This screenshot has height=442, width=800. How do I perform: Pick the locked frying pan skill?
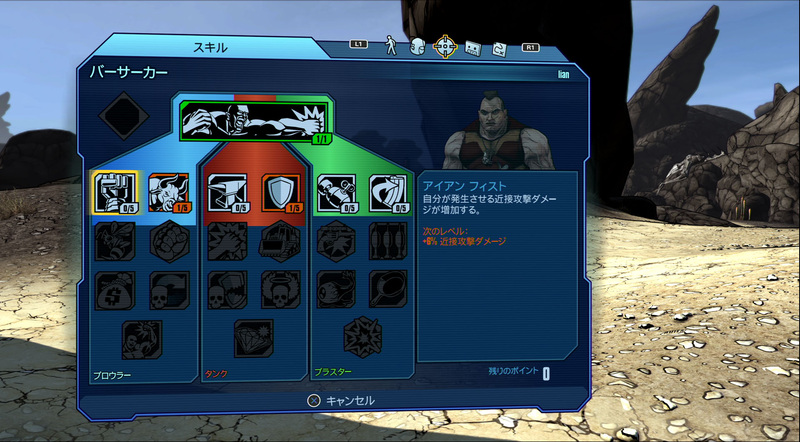[387, 287]
